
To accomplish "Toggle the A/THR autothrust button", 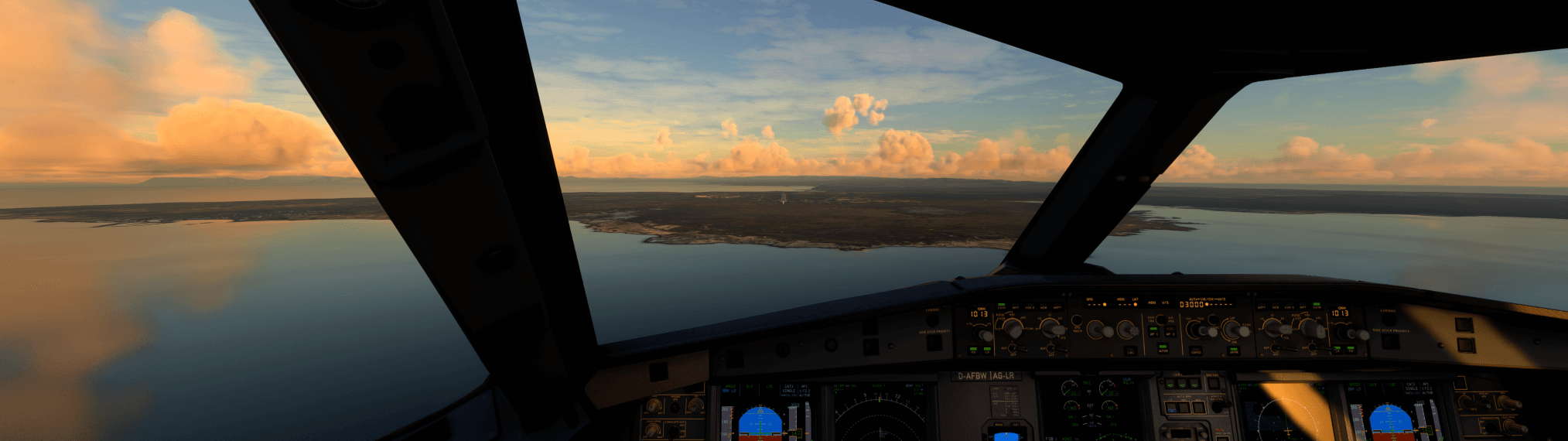I will [x=1163, y=347].
